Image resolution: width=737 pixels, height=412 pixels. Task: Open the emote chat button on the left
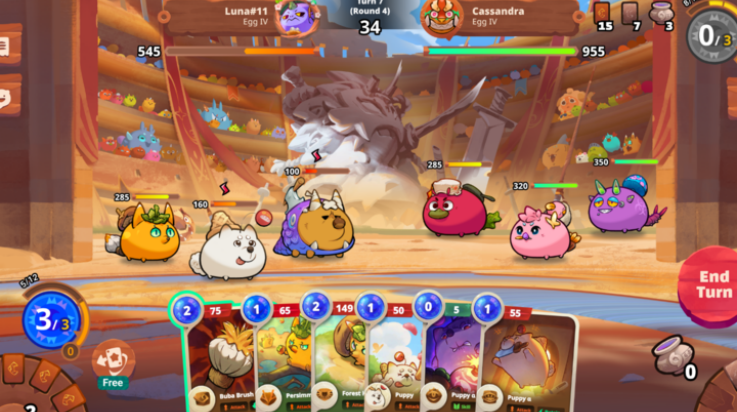(x=8, y=98)
